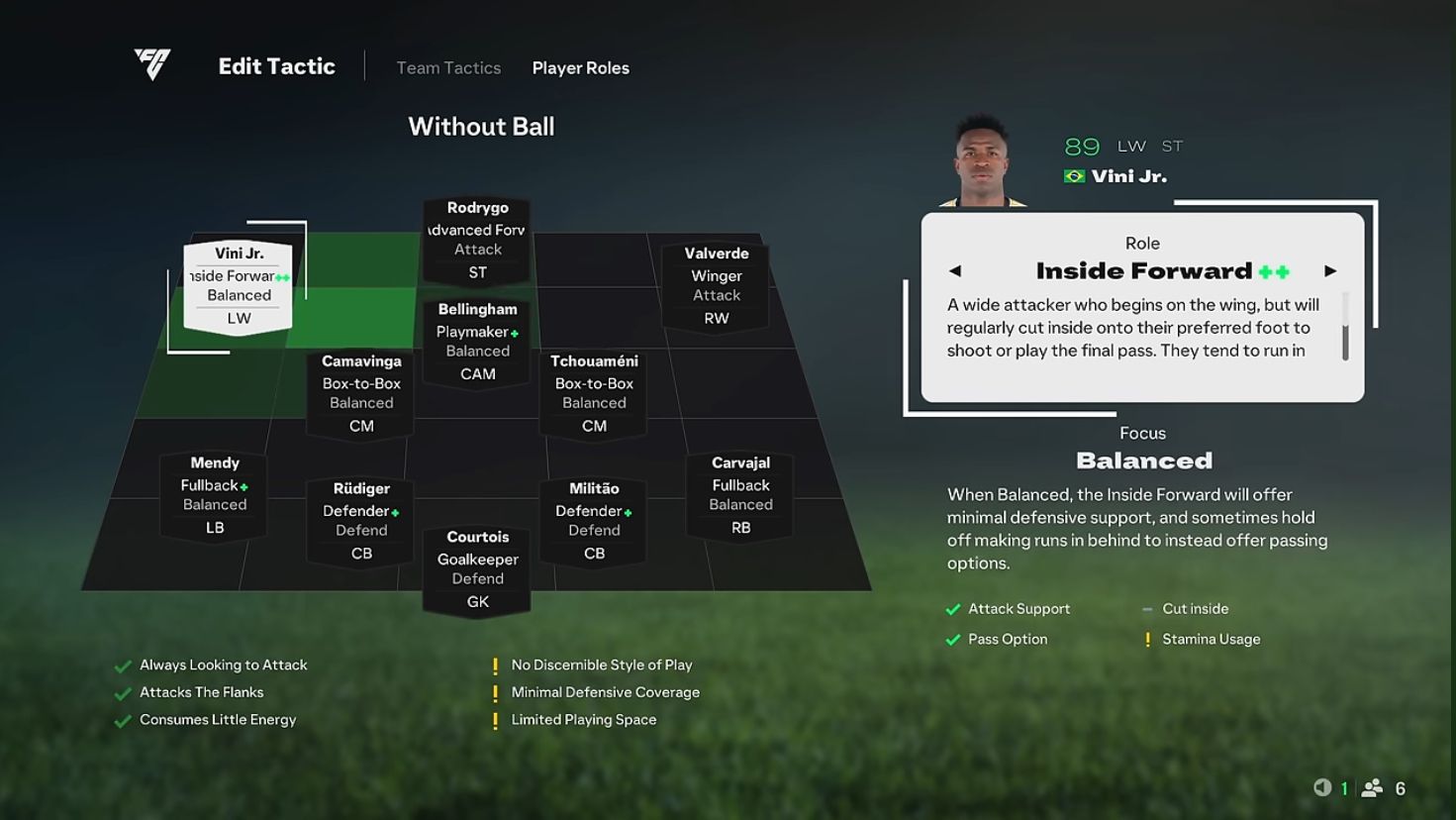Click the speaker icon next to the green 1
The width and height of the screenshot is (1456, 820).
[1324, 787]
